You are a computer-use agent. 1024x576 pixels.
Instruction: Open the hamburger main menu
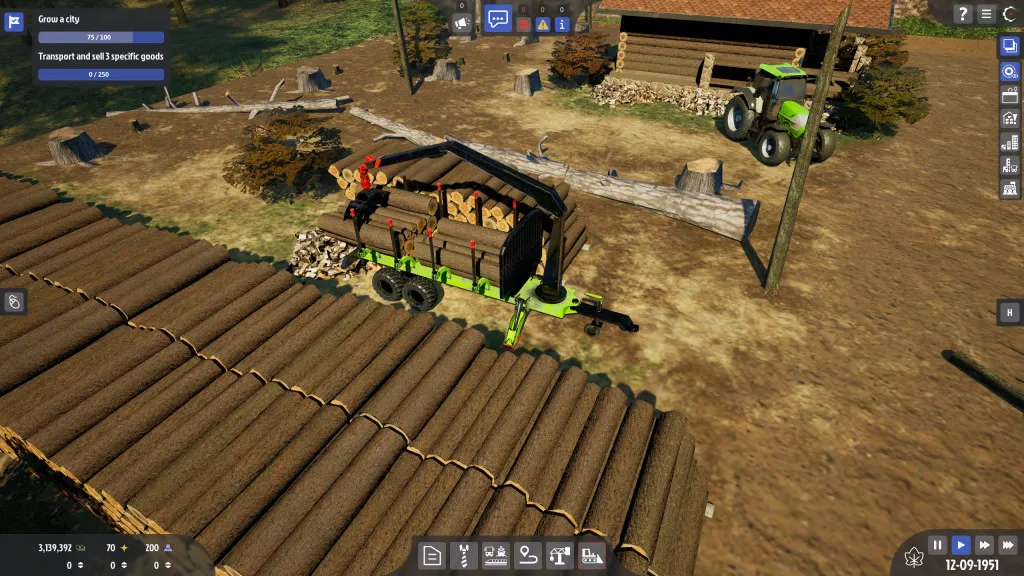[x=987, y=14]
